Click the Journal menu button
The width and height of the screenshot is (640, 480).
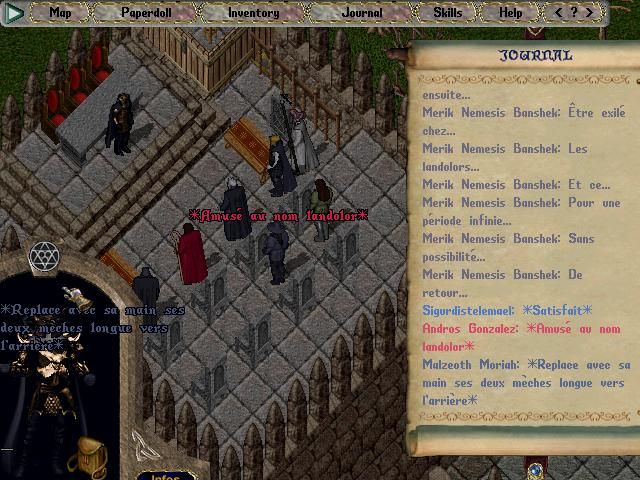point(361,13)
